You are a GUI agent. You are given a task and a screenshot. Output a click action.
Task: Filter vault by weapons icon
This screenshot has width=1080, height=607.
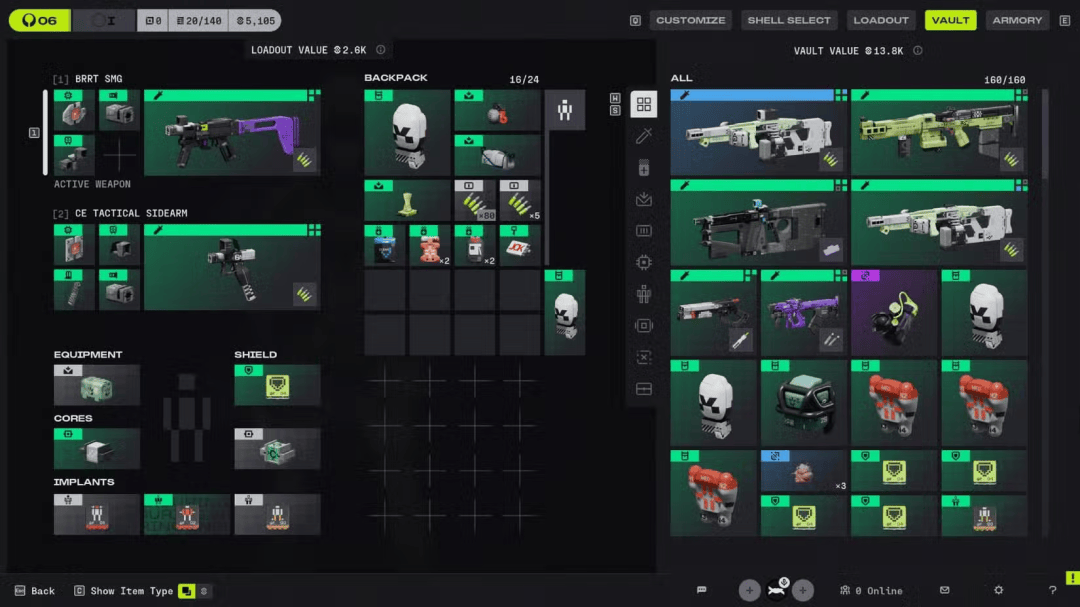click(x=643, y=136)
